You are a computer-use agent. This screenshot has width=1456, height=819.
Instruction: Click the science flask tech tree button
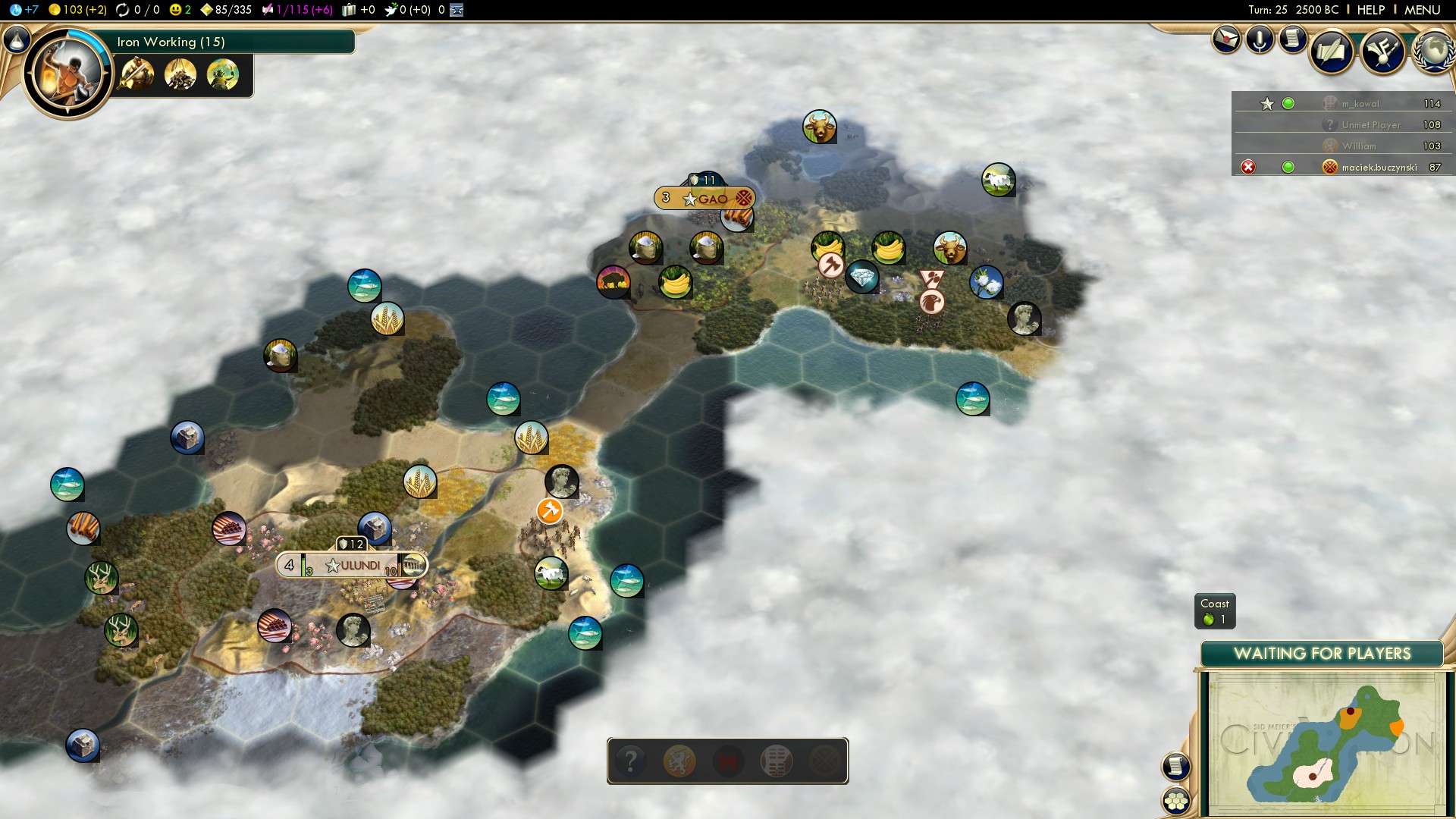(x=17, y=39)
